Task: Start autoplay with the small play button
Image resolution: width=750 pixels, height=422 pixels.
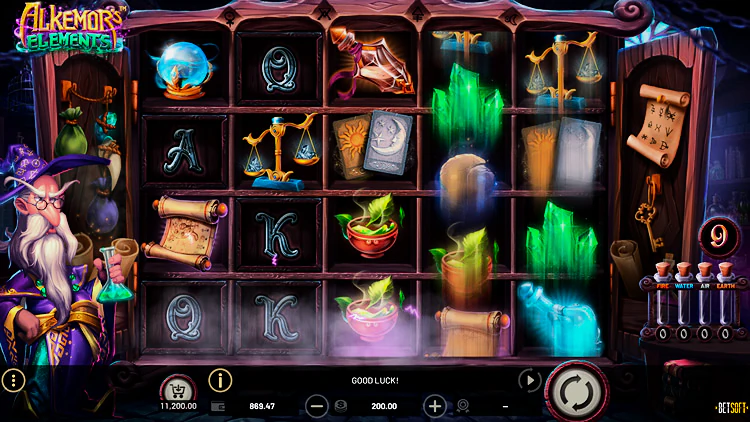Action: point(530,380)
